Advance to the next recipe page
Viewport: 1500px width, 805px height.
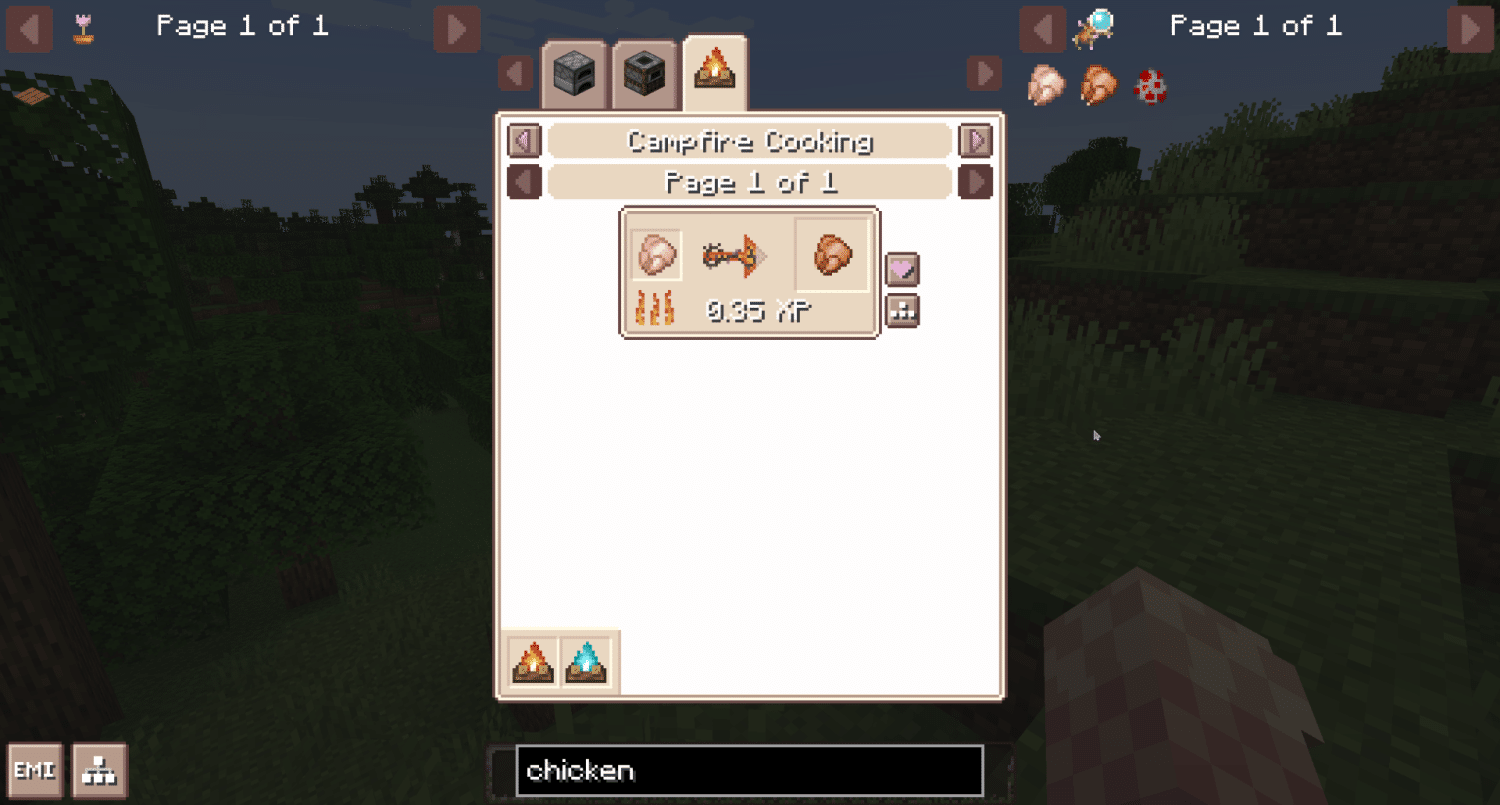tap(975, 183)
